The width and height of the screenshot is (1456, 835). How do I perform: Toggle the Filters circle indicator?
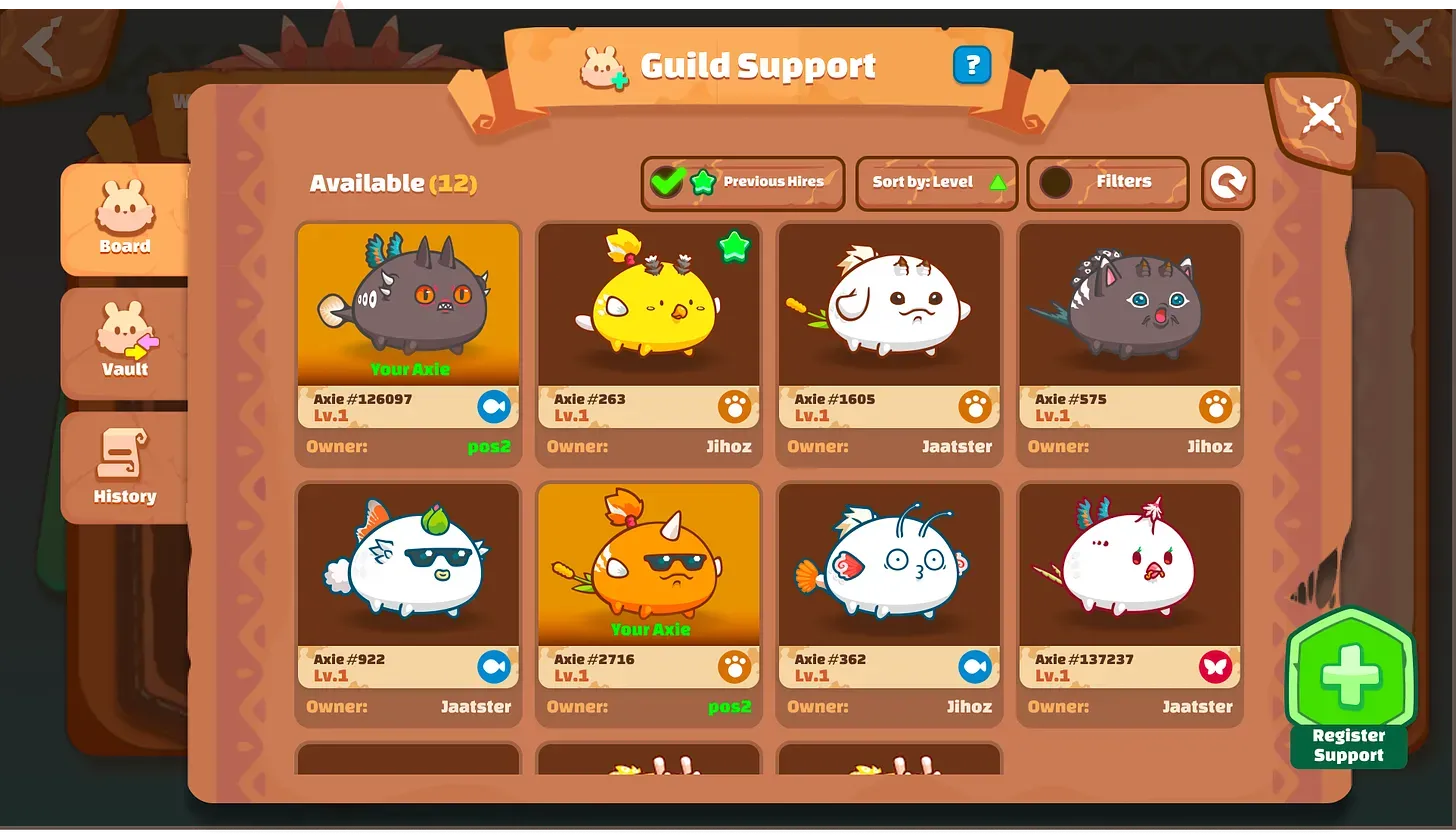pyautogui.click(x=1057, y=182)
